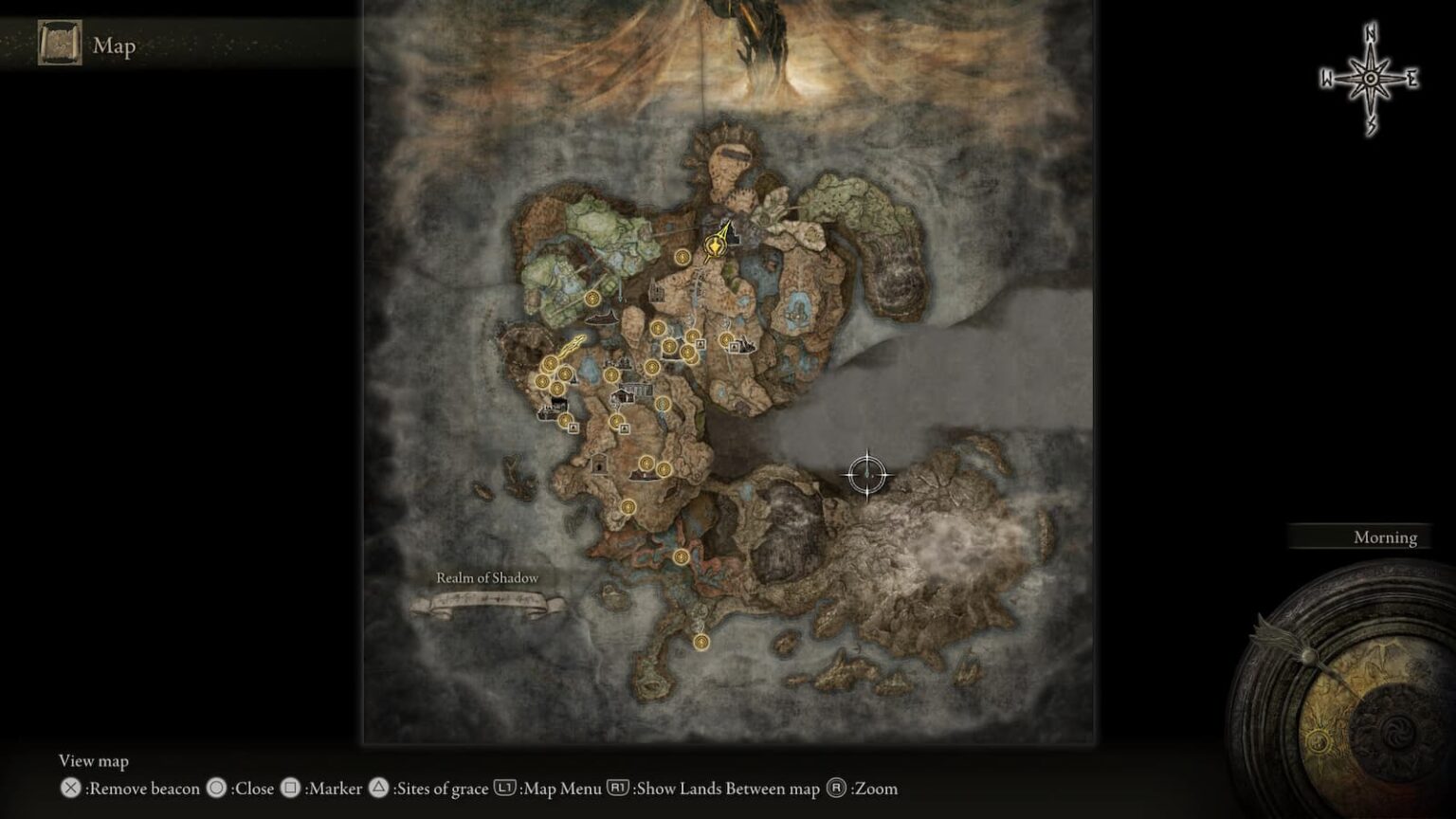Click the church ruins icon near the map center
1456x819 pixels.
(x=655, y=290)
